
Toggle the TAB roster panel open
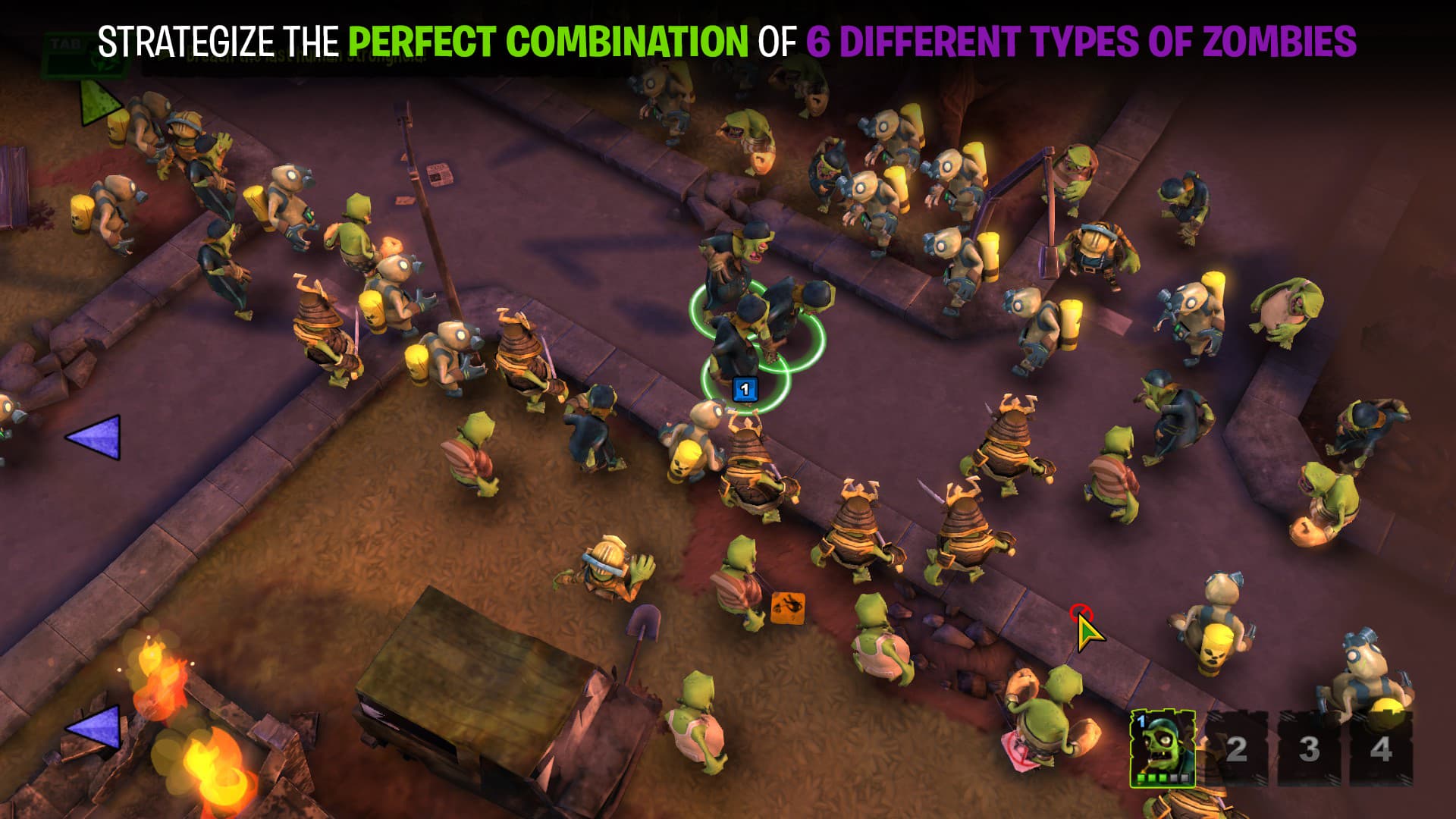[x=68, y=42]
